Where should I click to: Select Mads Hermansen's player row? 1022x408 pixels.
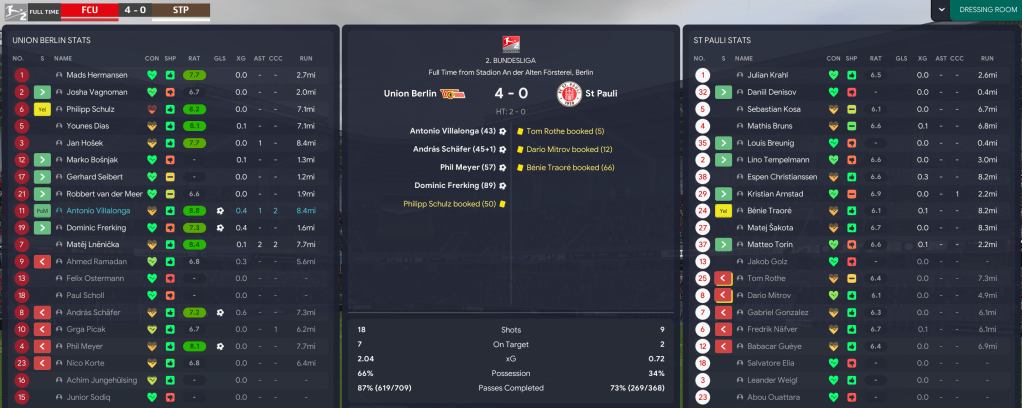point(96,75)
